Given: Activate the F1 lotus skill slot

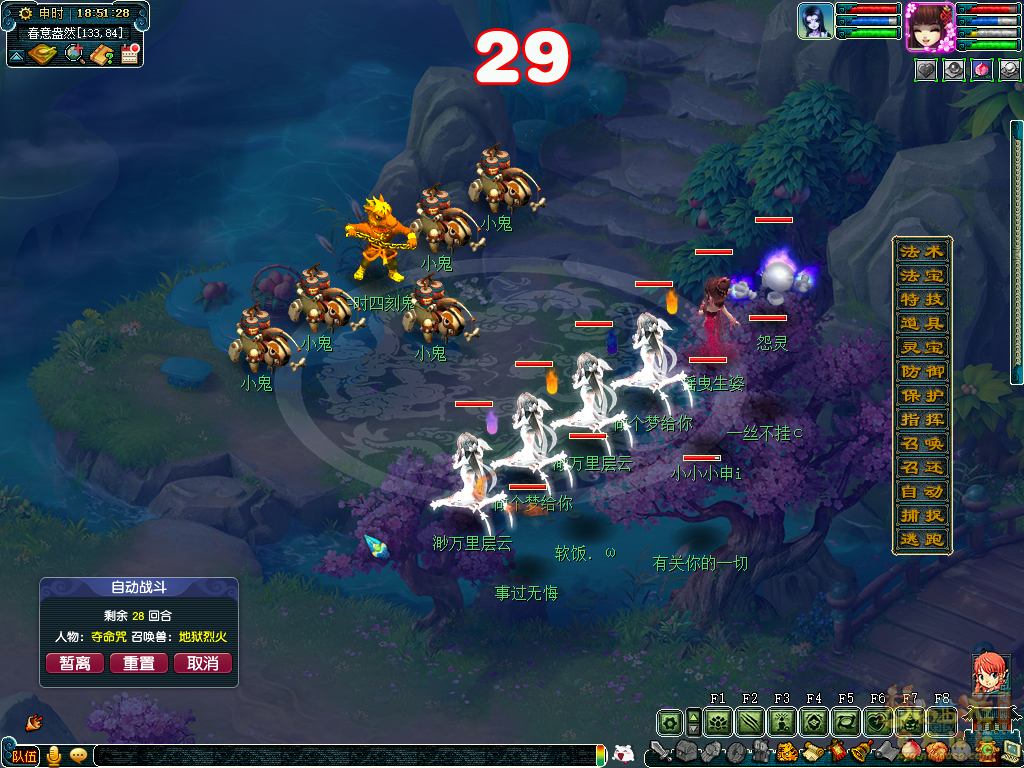Looking at the screenshot, I should point(718,721).
